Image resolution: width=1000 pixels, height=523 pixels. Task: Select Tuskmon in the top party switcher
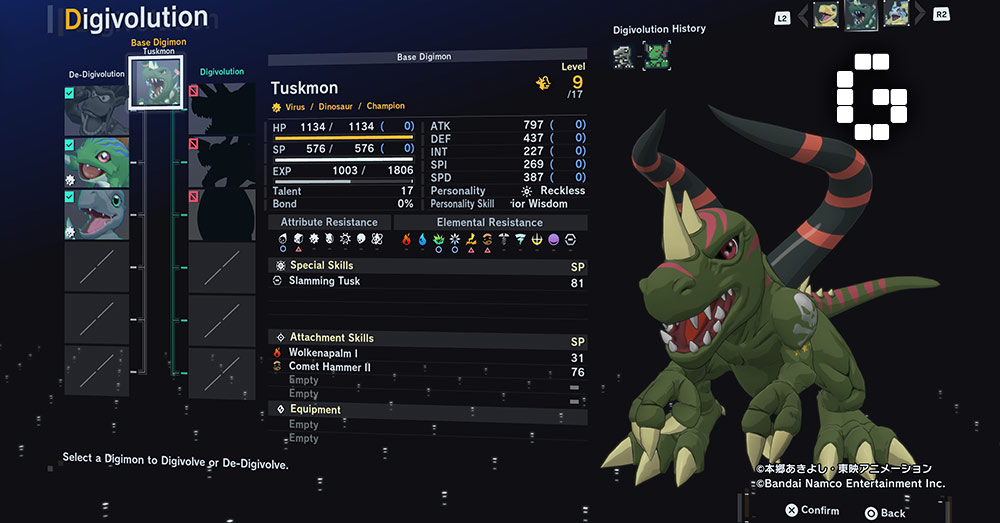coord(860,15)
